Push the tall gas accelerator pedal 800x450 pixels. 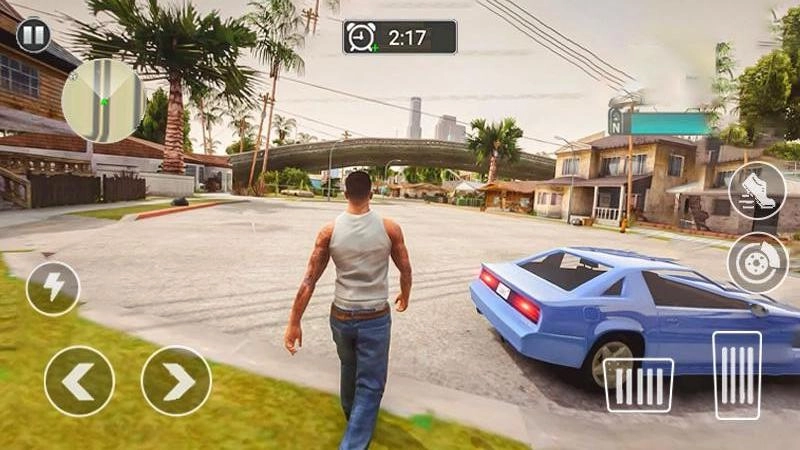click(x=737, y=375)
